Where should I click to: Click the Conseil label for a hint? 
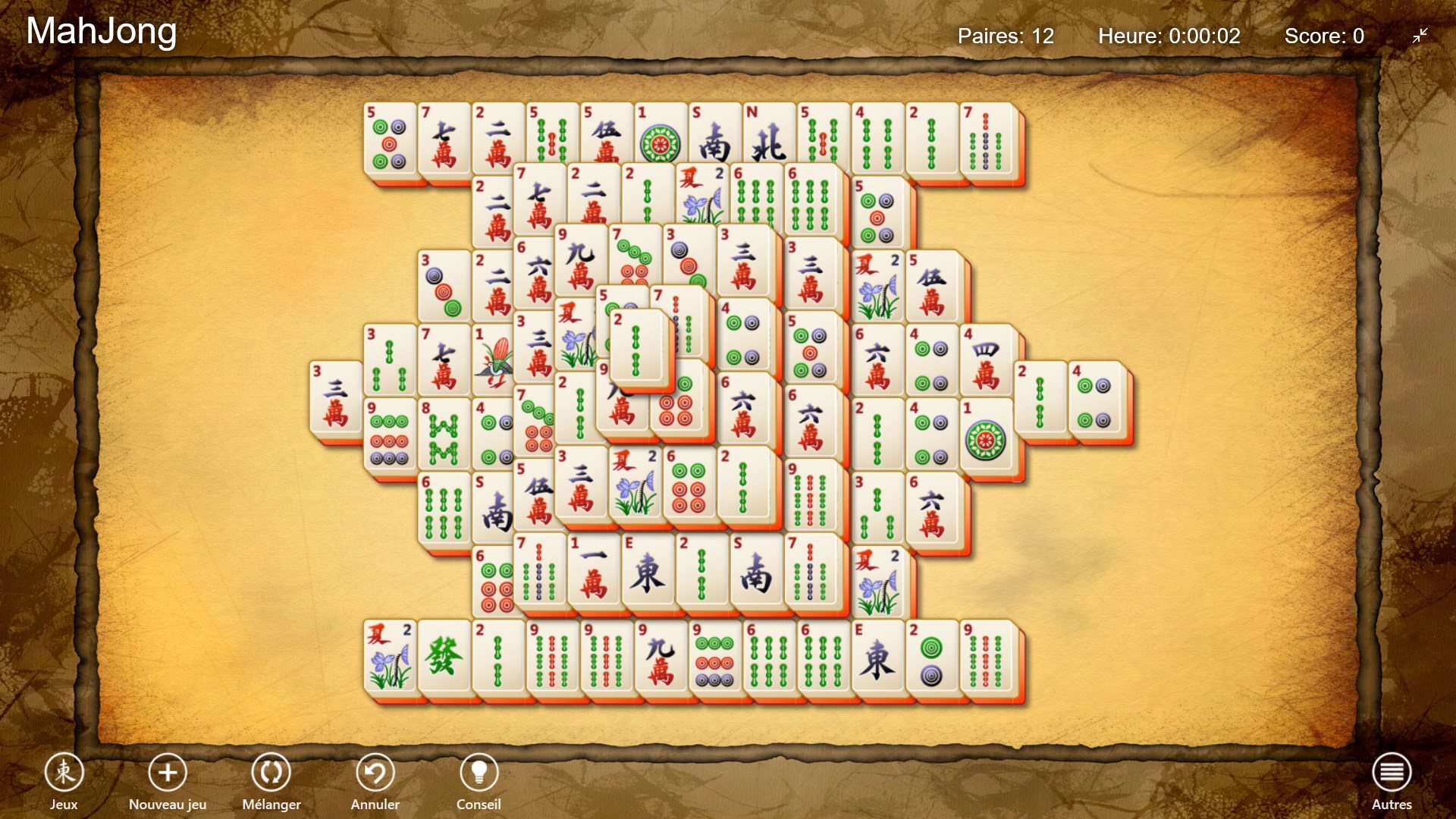[x=479, y=805]
